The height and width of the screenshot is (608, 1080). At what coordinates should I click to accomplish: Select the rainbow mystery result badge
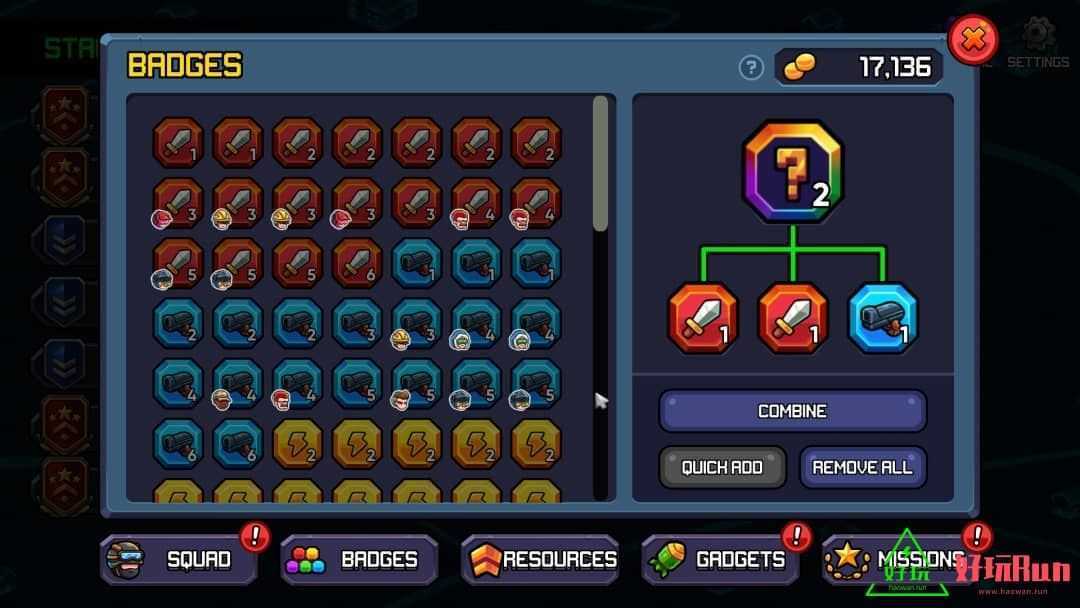click(x=793, y=171)
